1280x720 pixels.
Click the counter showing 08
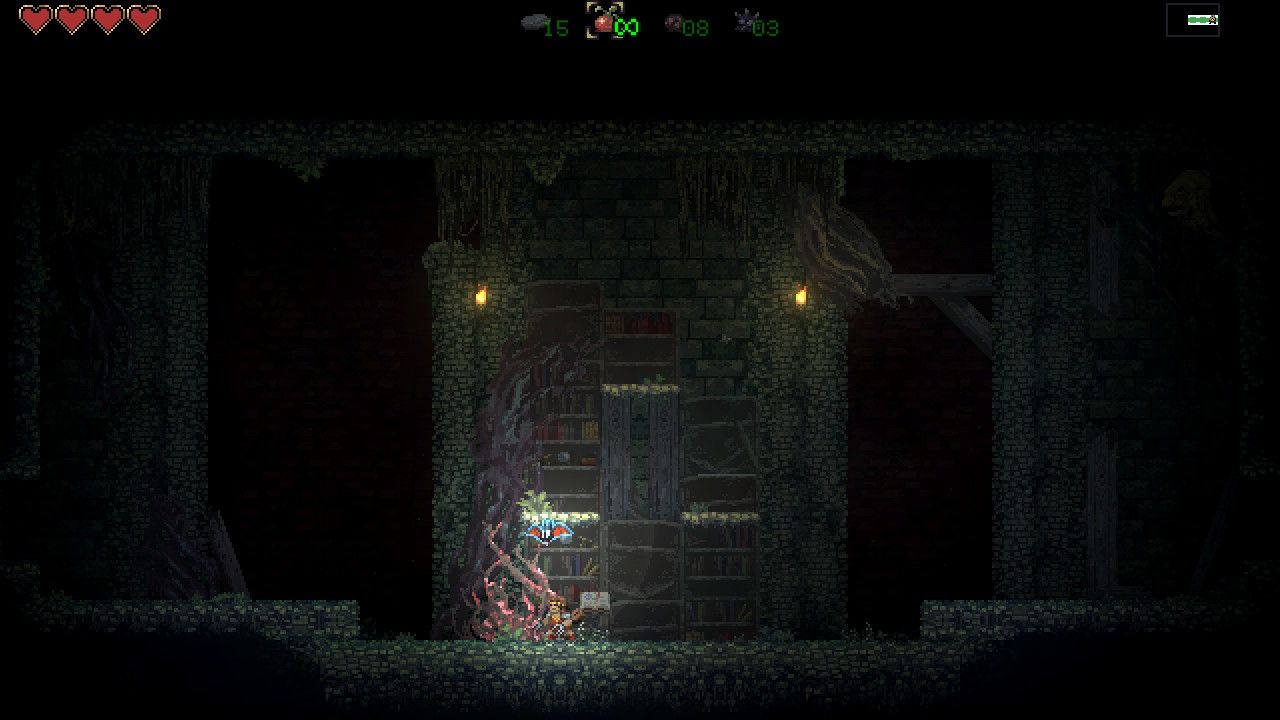coord(697,28)
